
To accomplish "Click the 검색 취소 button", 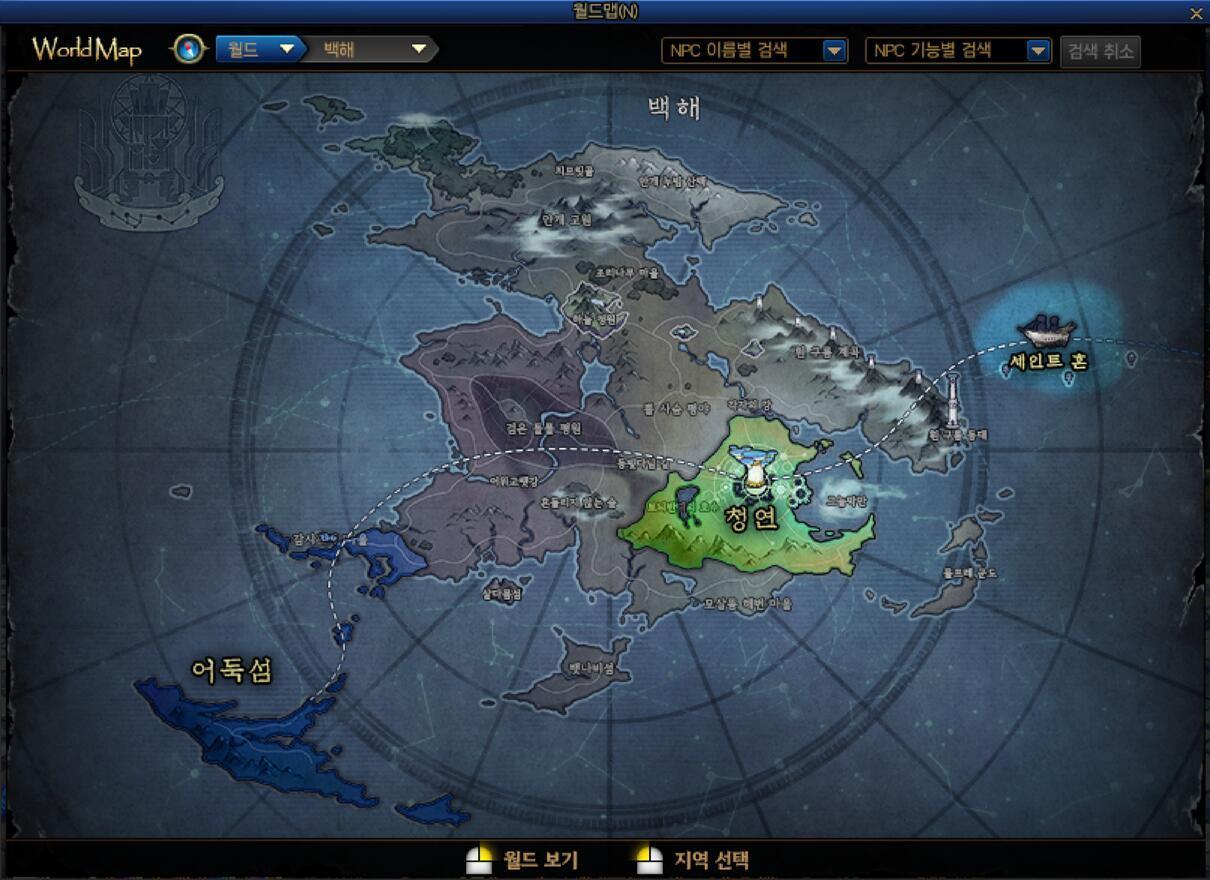I will [1100, 51].
